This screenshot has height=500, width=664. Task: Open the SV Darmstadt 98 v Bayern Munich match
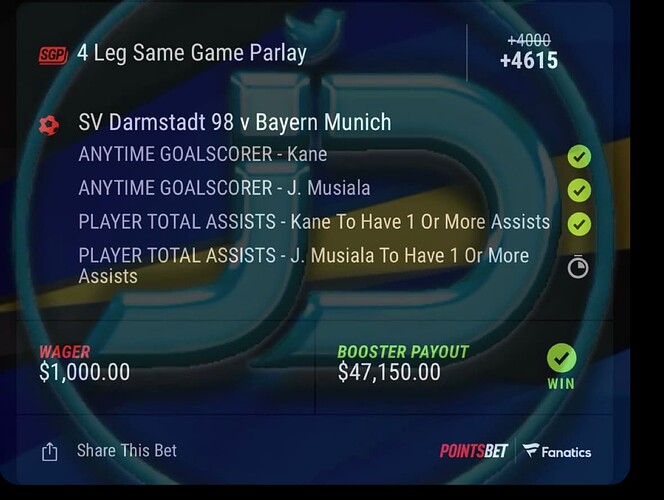click(234, 124)
